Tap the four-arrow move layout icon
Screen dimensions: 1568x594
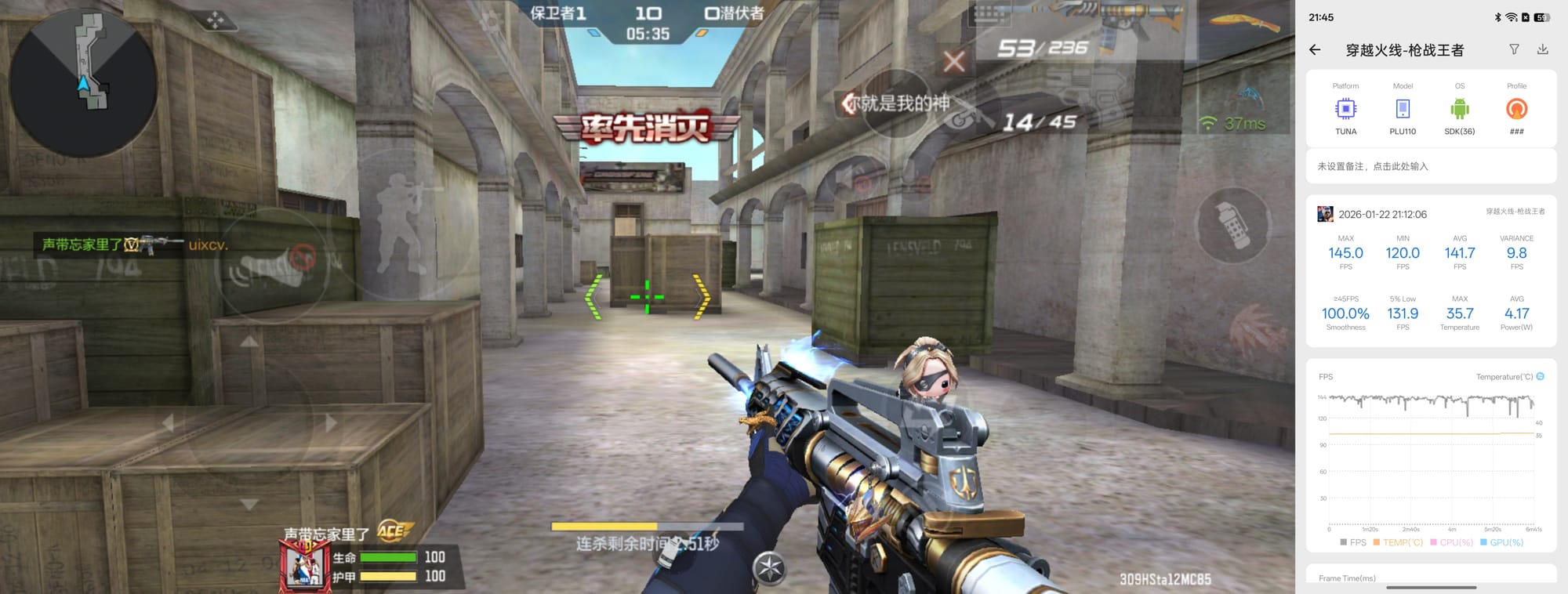216,20
